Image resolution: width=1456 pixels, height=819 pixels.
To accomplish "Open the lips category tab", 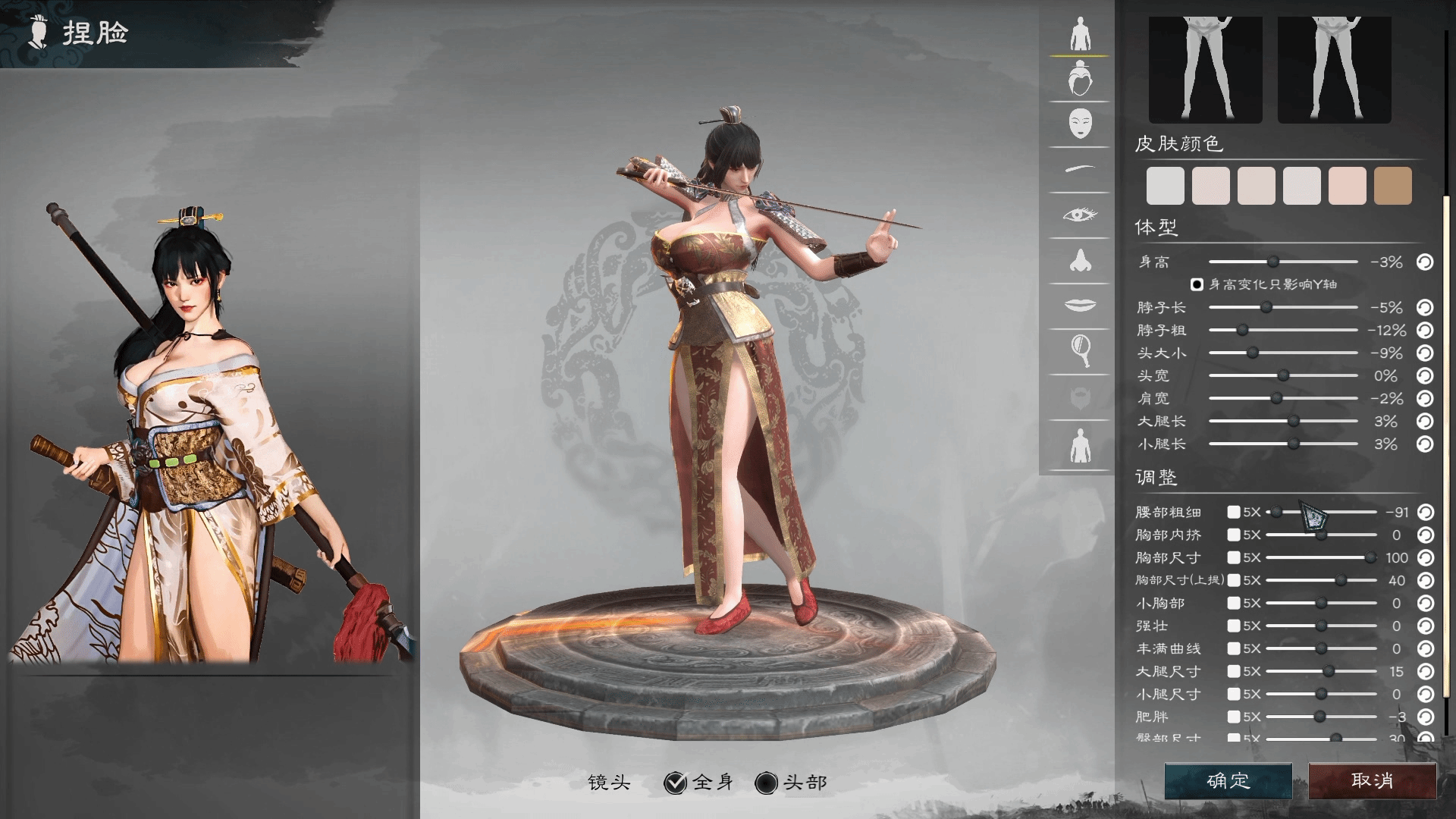I will point(1080,305).
